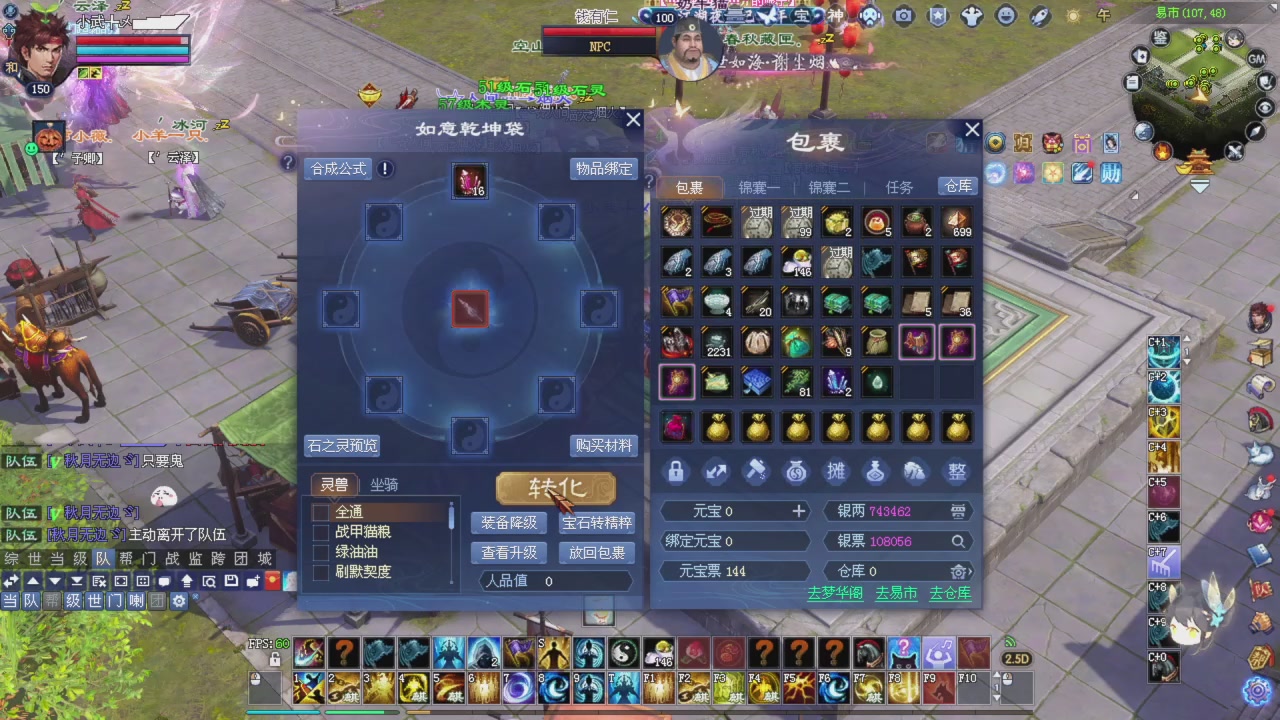The width and height of the screenshot is (1280, 720).
Task: Select the hammer smash icon in the bag
Action: tap(755, 471)
